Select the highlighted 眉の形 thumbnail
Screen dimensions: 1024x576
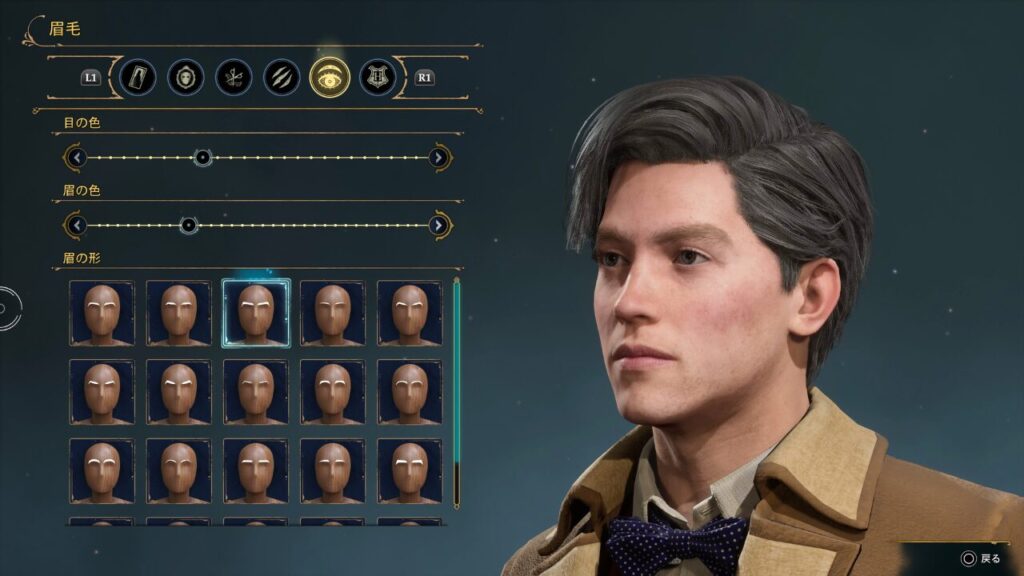[256, 313]
